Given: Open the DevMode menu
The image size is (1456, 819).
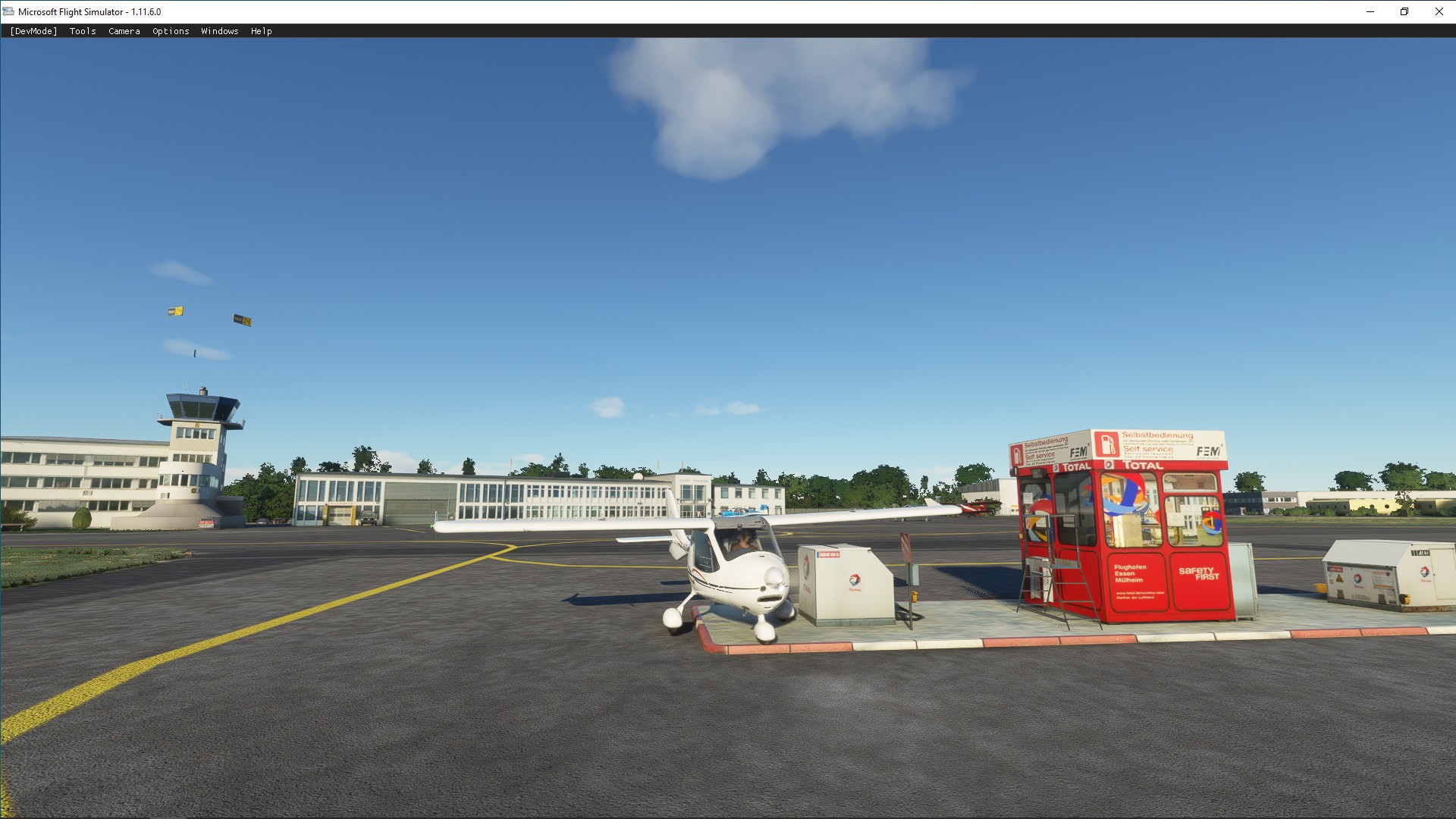Looking at the screenshot, I should [x=33, y=31].
